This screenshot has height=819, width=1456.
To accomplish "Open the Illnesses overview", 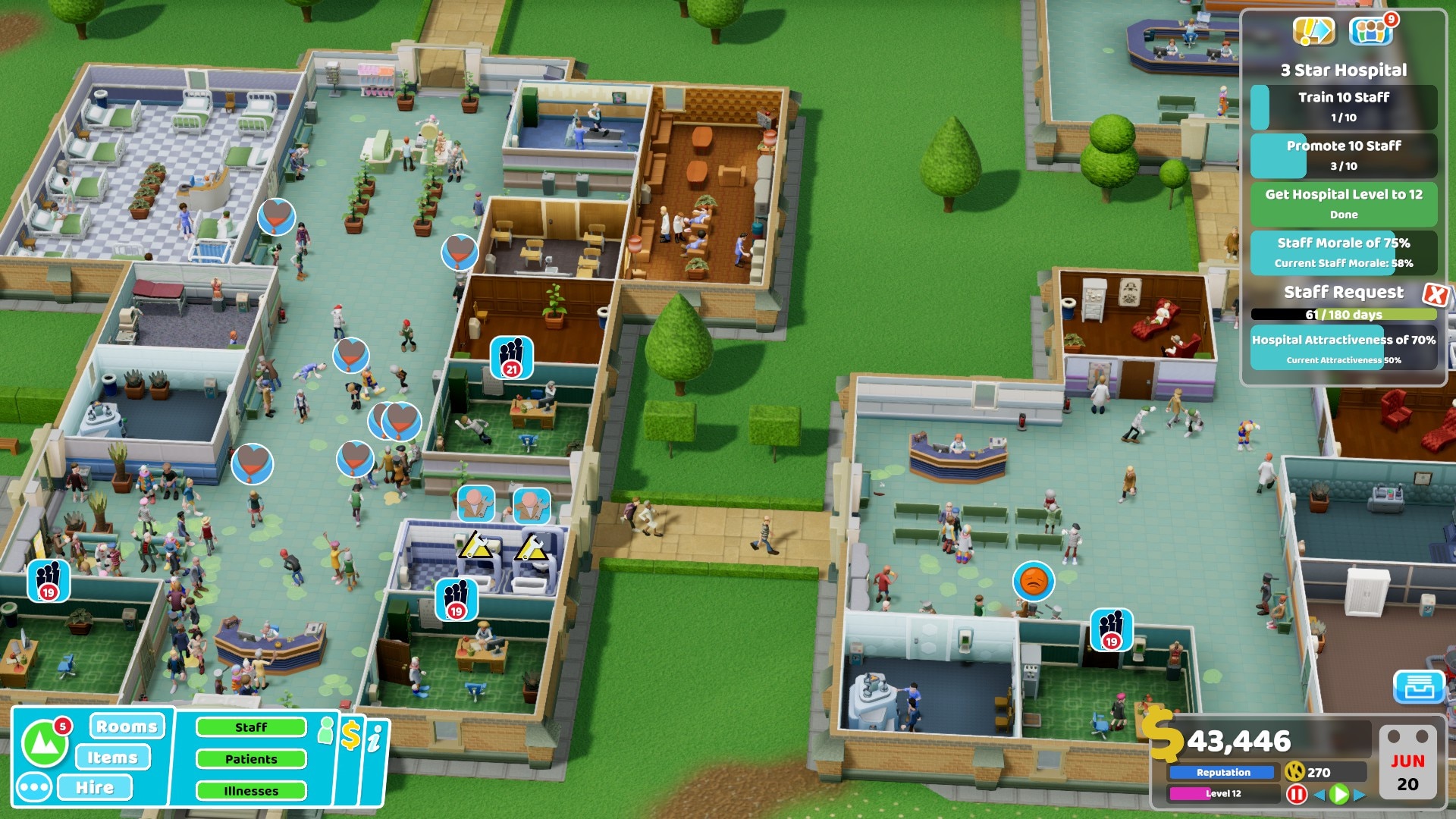I will [x=251, y=791].
